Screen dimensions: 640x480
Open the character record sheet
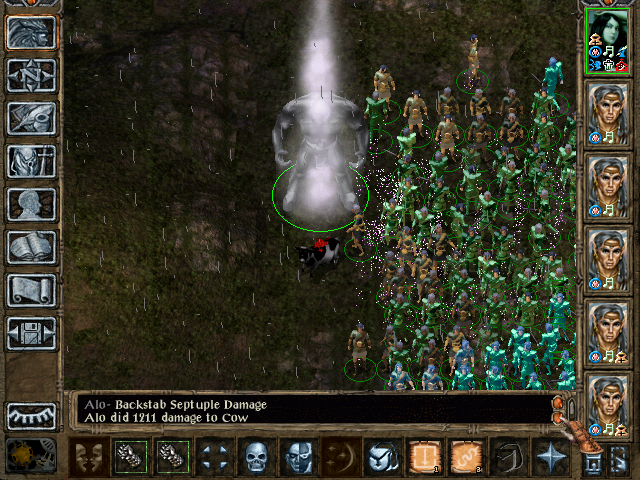pos(31,204)
